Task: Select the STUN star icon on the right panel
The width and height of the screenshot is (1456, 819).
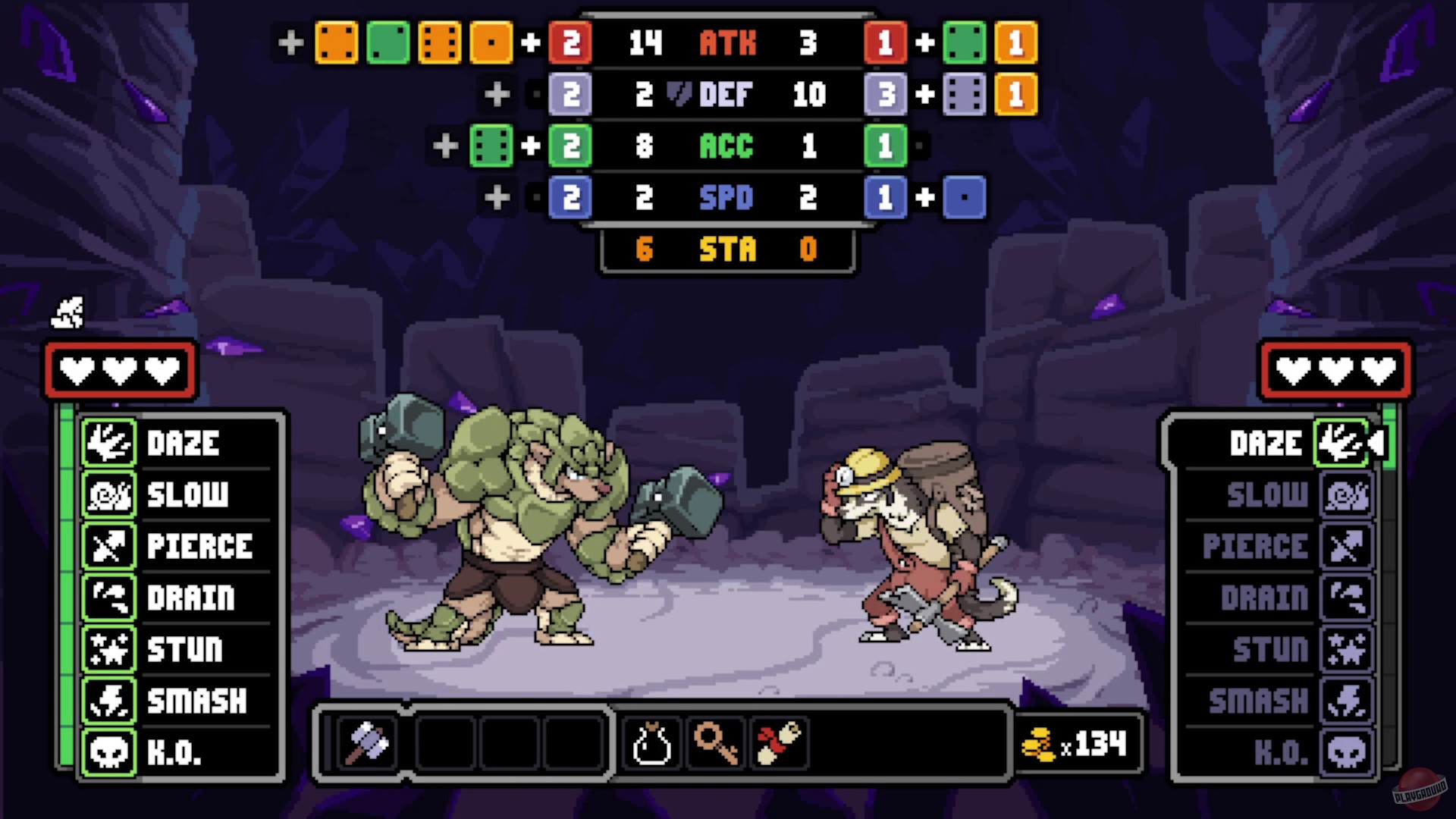Action: pos(1347,649)
